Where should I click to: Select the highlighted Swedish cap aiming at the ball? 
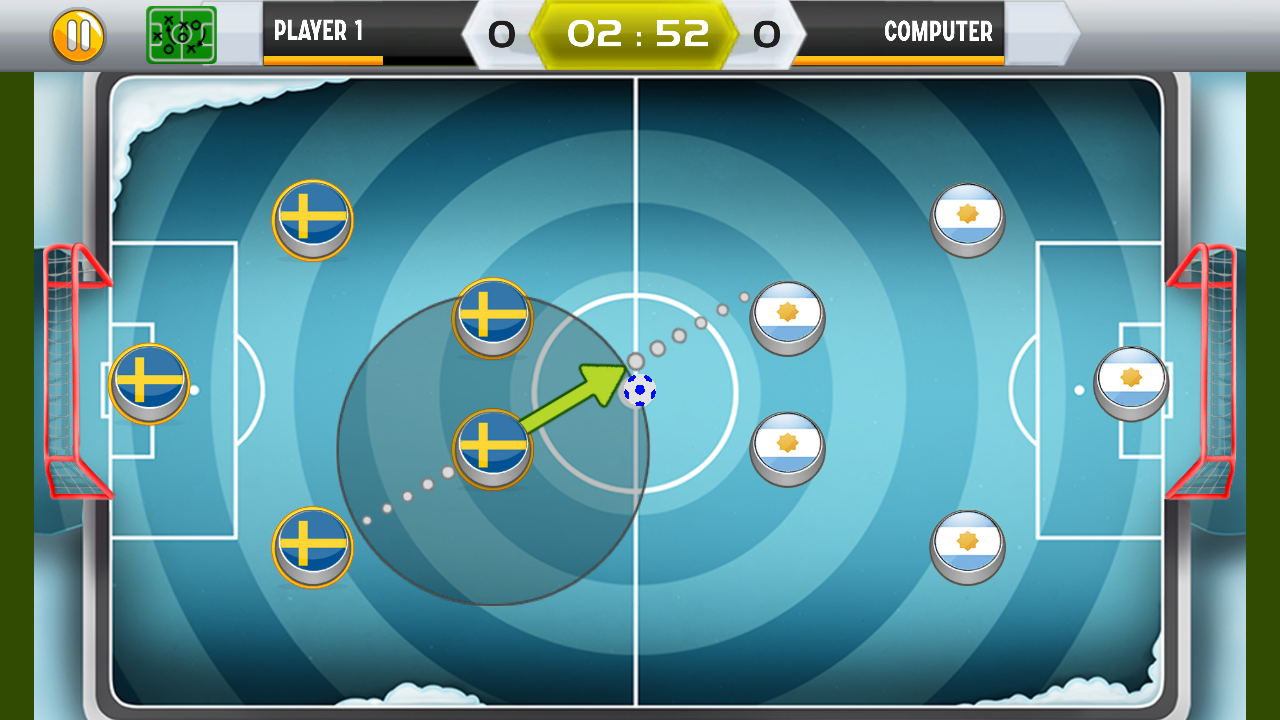pos(492,448)
